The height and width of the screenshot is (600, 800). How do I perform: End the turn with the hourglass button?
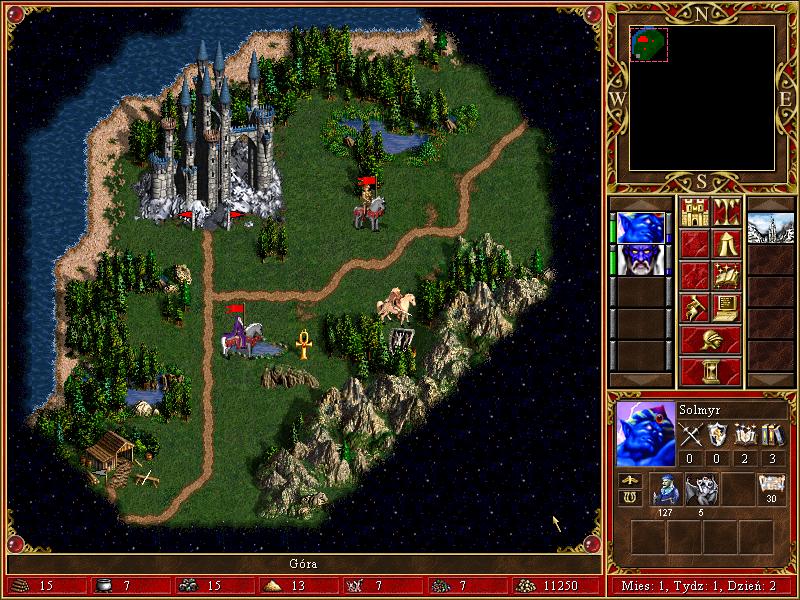[710, 372]
